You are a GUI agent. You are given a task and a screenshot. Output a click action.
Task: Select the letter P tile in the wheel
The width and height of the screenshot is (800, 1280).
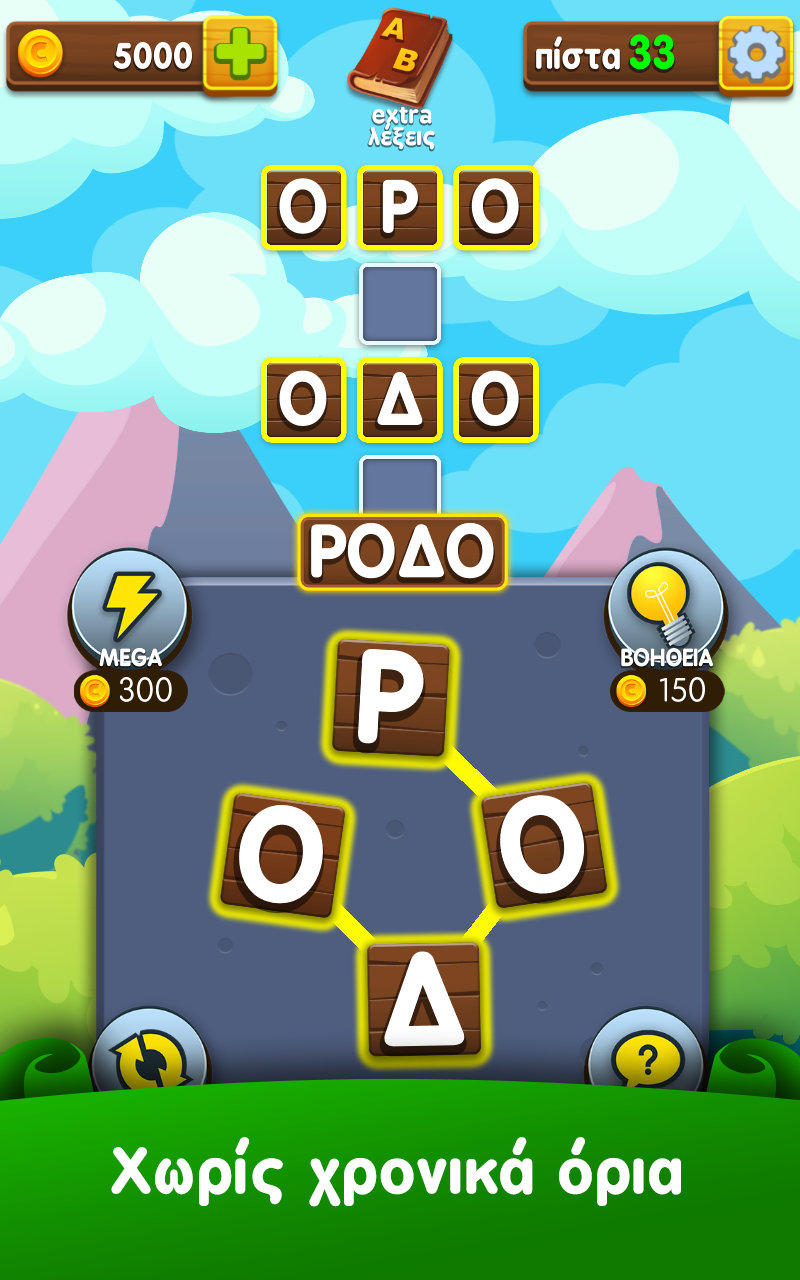(x=390, y=697)
